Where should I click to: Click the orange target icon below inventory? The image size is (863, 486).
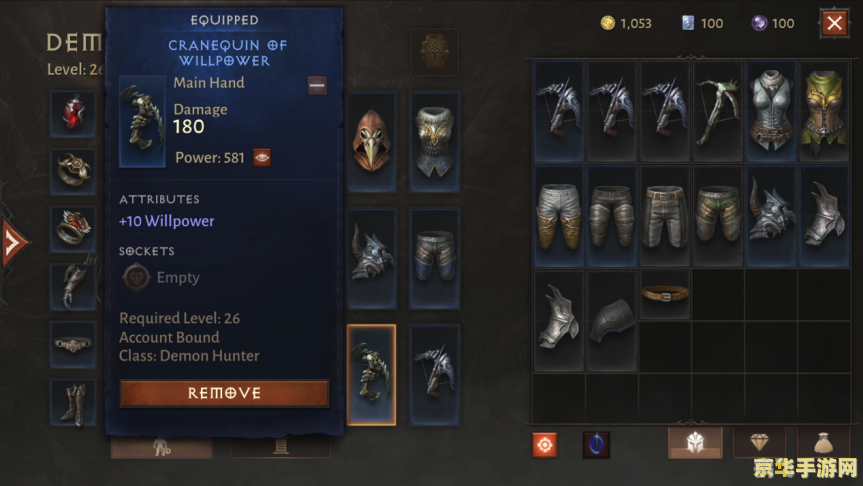click(545, 444)
